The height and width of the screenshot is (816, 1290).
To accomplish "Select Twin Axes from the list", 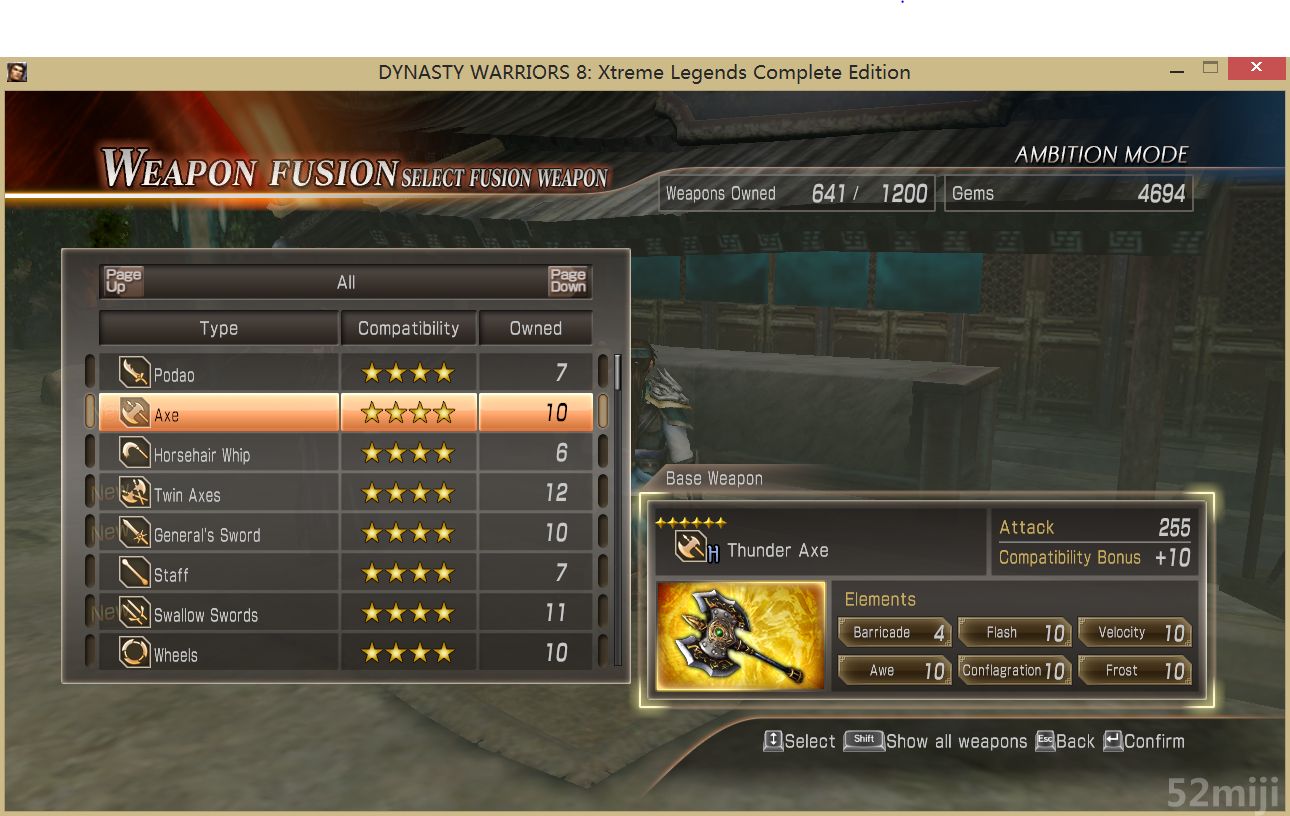I will (218, 494).
